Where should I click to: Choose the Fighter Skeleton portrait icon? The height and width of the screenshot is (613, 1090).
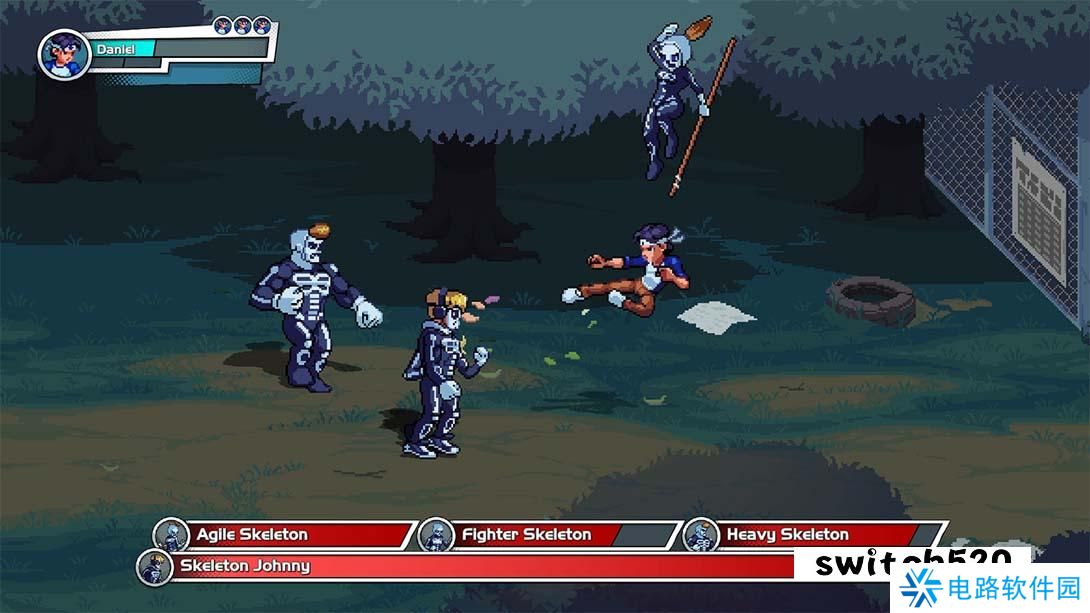(436, 535)
